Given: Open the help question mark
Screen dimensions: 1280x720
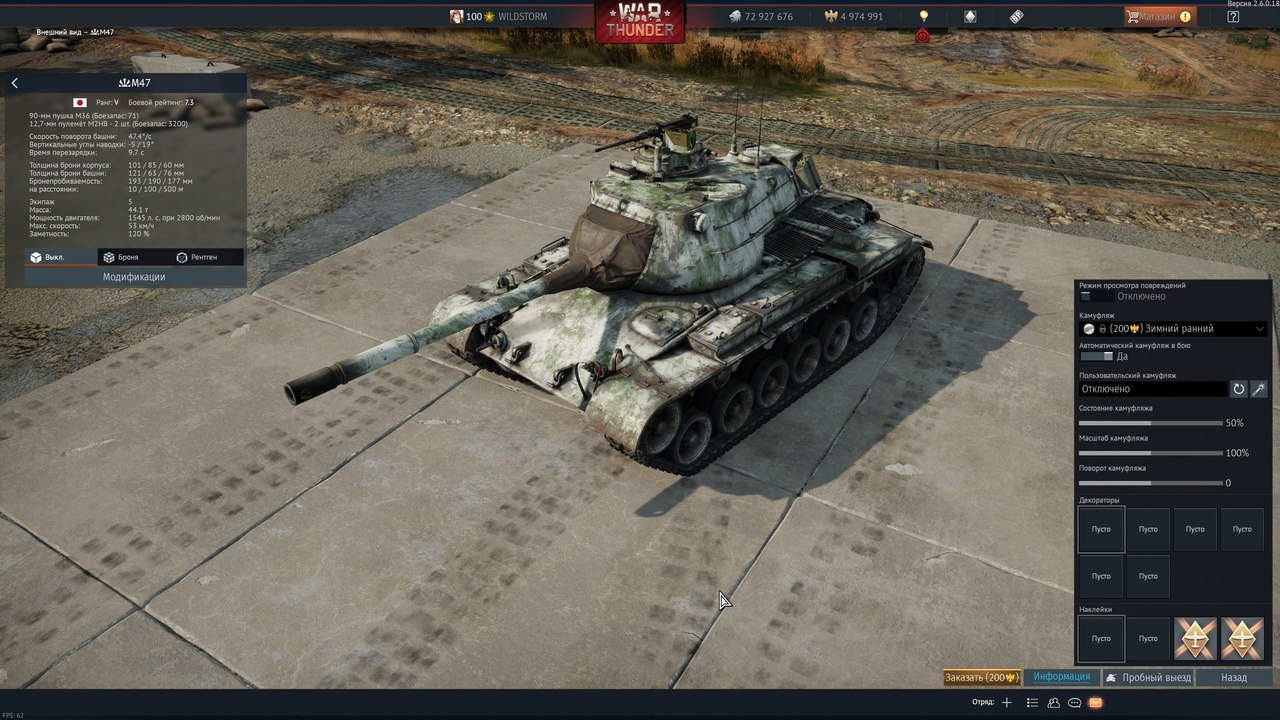Looking at the screenshot, I should click(1233, 16).
